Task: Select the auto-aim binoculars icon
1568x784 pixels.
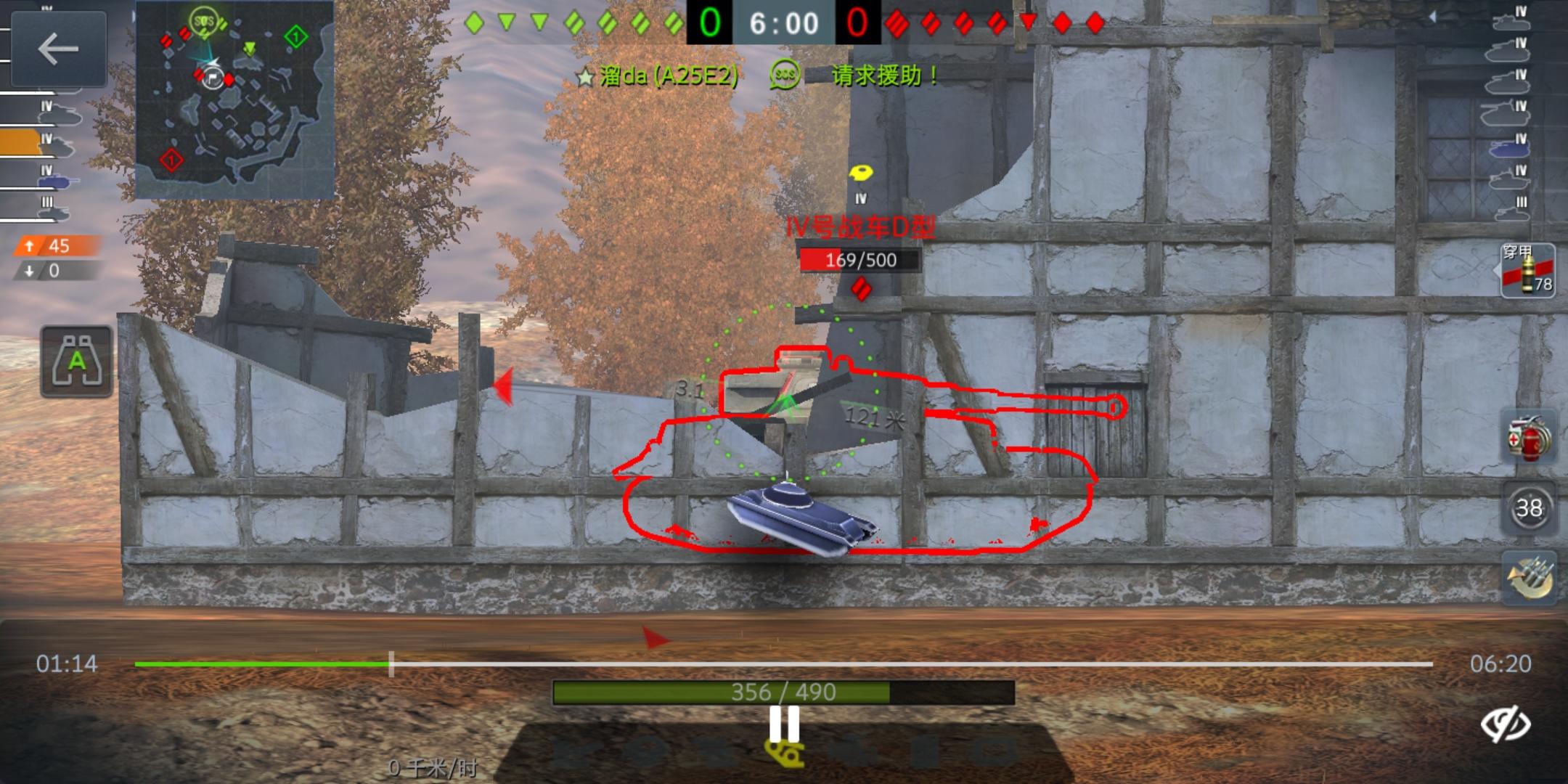Action: click(76, 361)
